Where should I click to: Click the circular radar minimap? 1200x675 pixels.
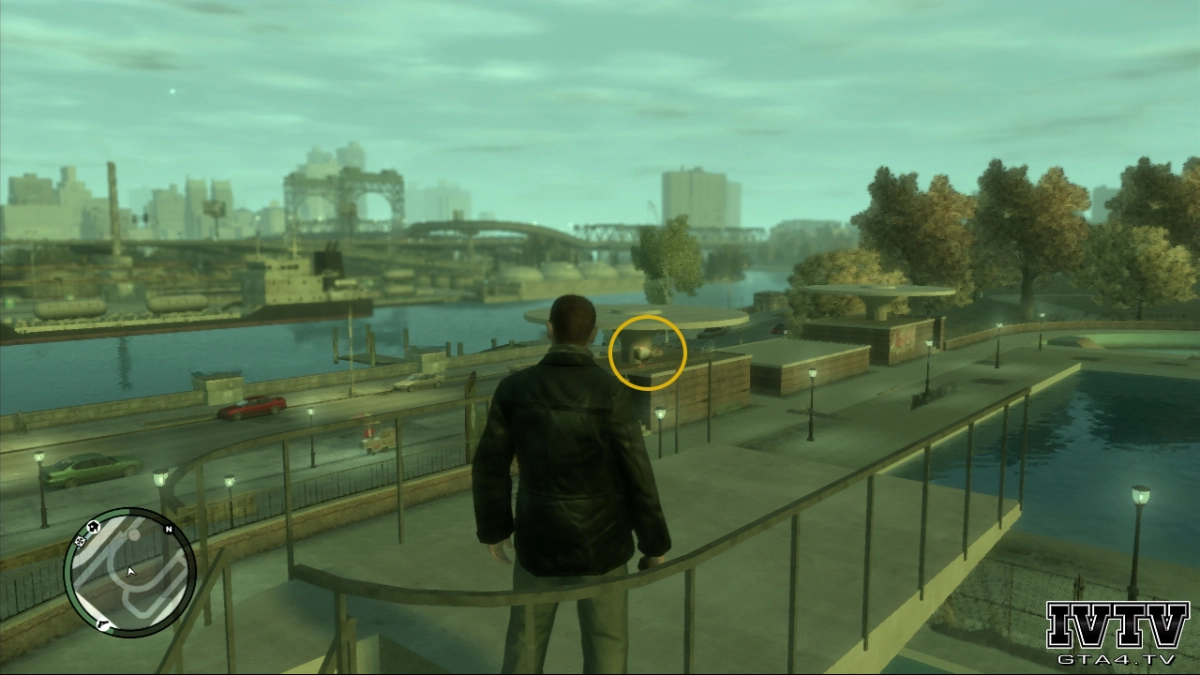coord(130,572)
